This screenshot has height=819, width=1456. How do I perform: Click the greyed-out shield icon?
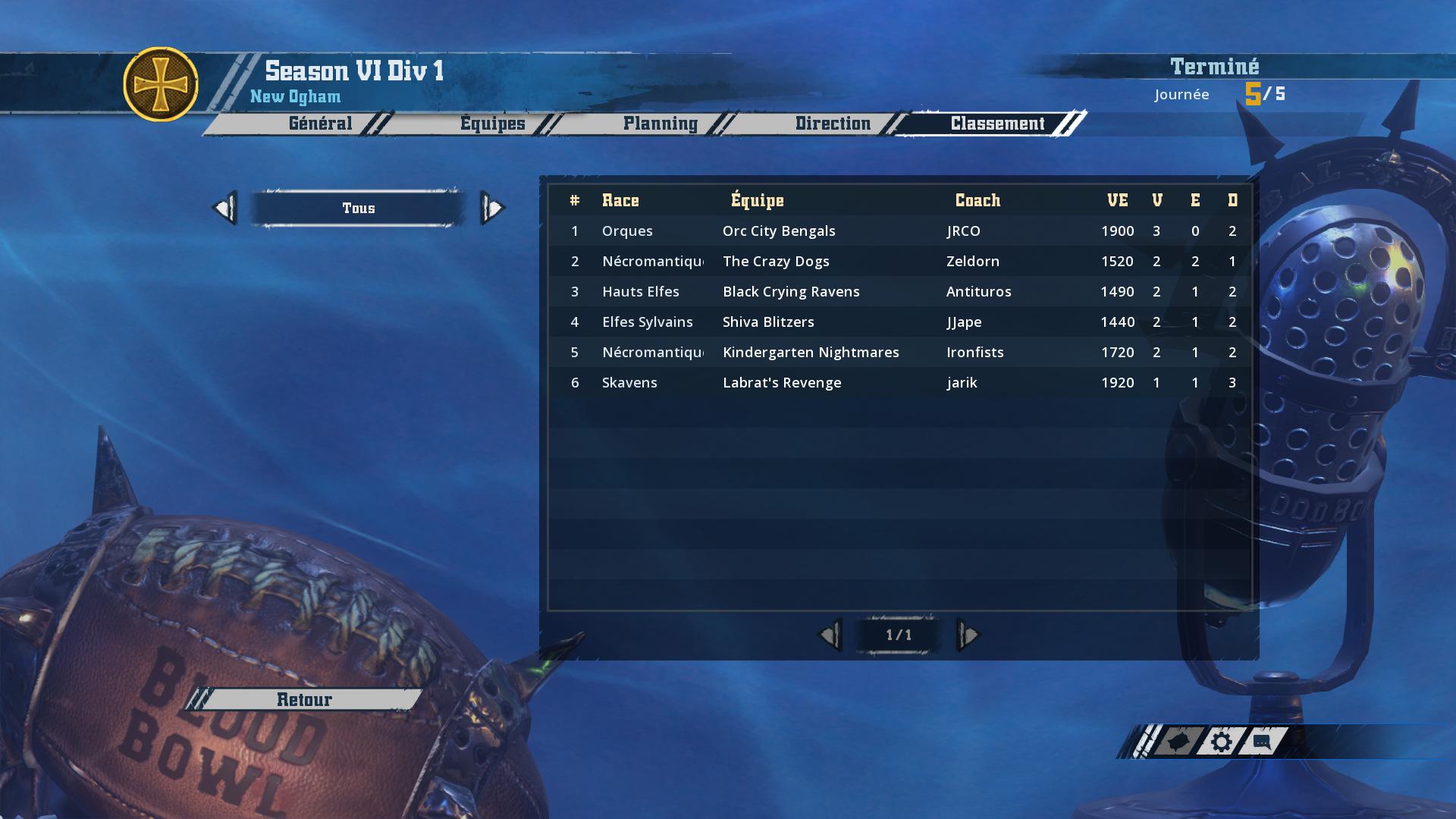click(1178, 742)
